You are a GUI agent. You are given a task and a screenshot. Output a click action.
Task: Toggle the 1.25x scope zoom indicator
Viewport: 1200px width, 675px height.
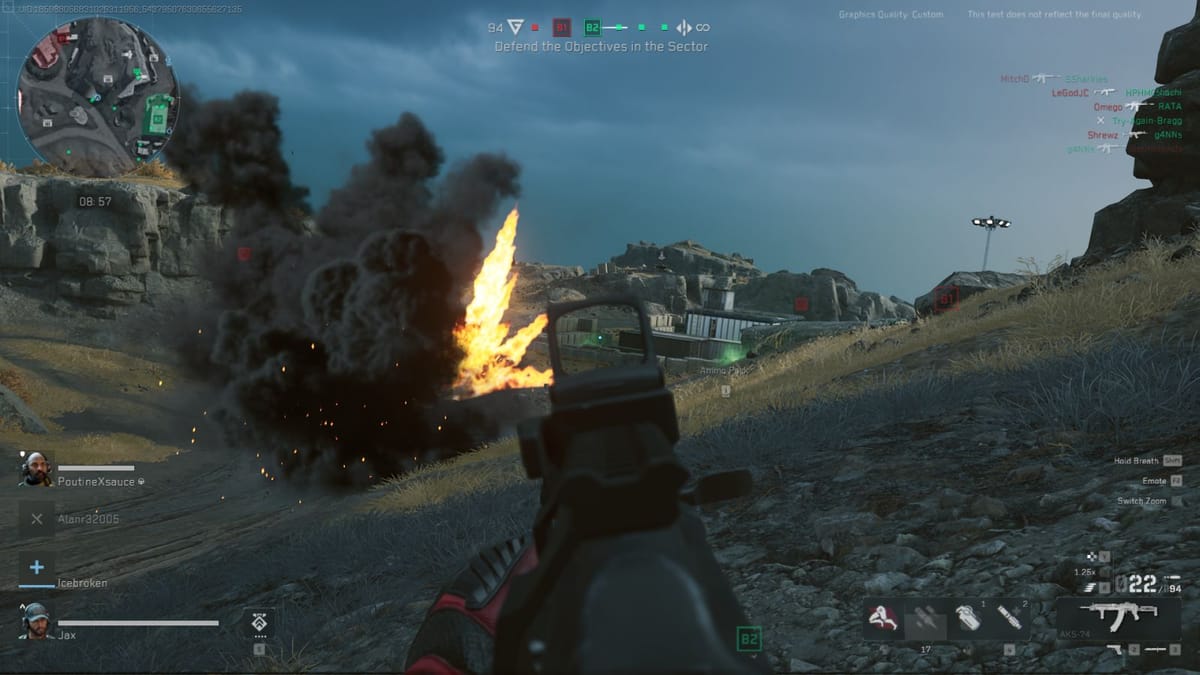click(1084, 572)
